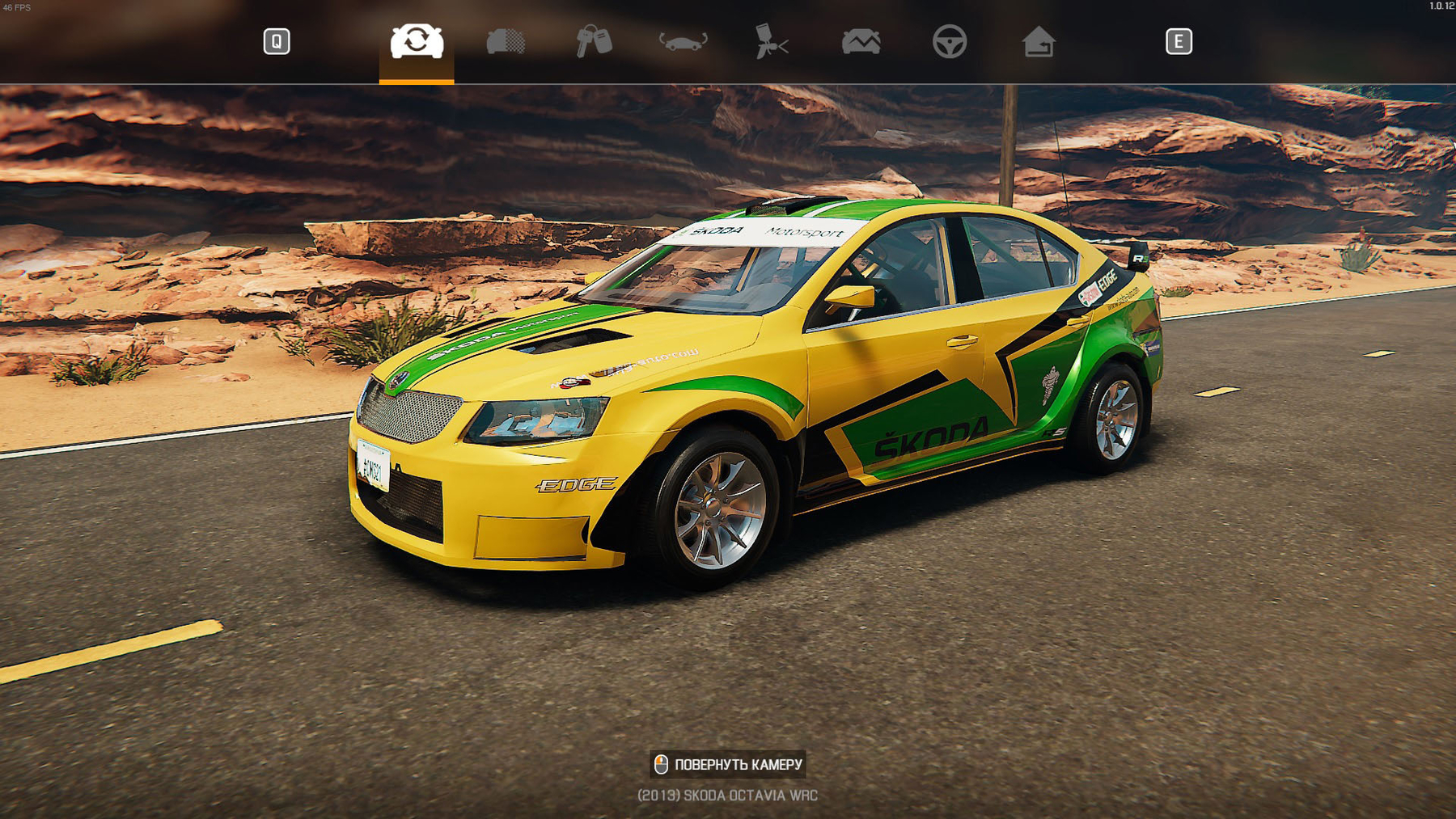Image resolution: width=1456 pixels, height=819 pixels.
Task: Switch to the spray gun paint tab
Action: [x=771, y=41]
